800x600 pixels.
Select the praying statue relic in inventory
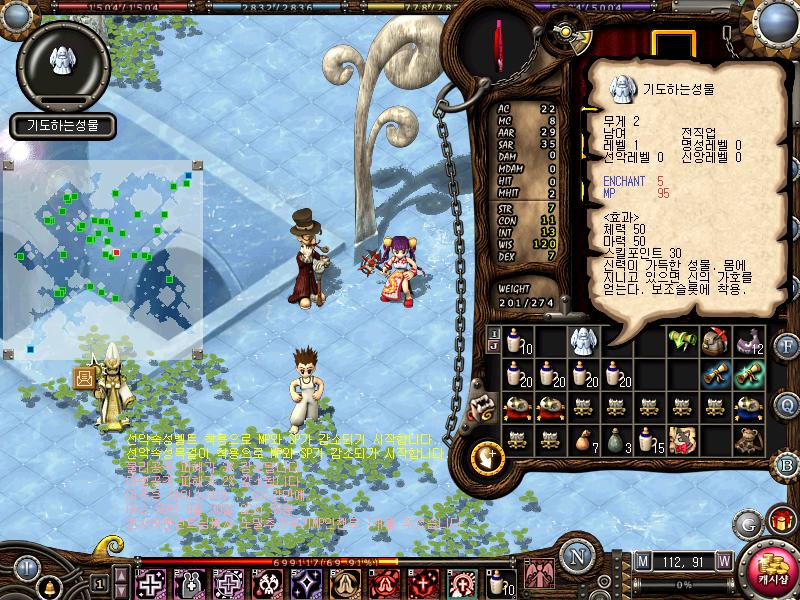click(582, 341)
